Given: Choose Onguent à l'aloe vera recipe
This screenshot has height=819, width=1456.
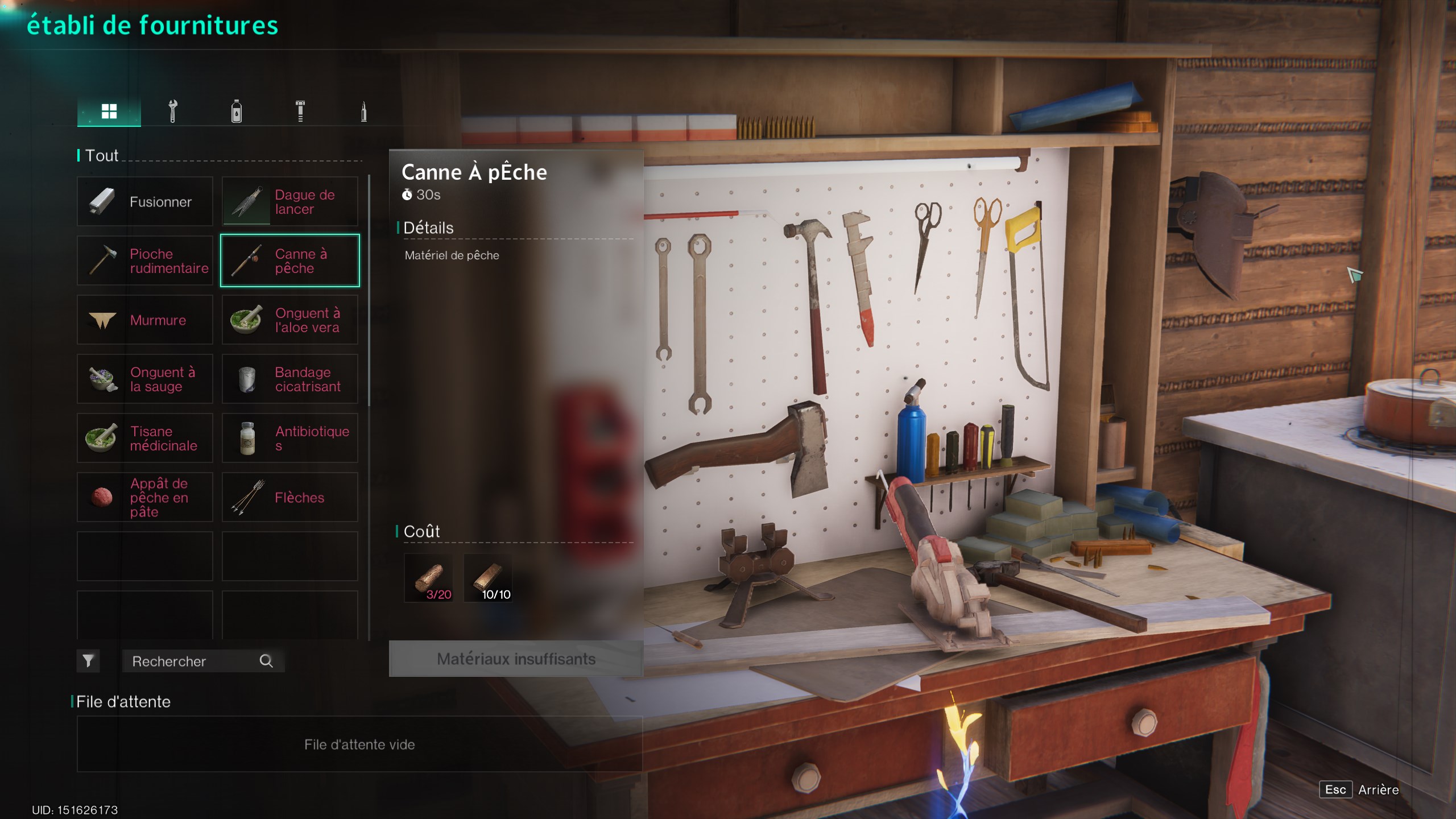Looking at the screenshot, I should click(290, 320).
